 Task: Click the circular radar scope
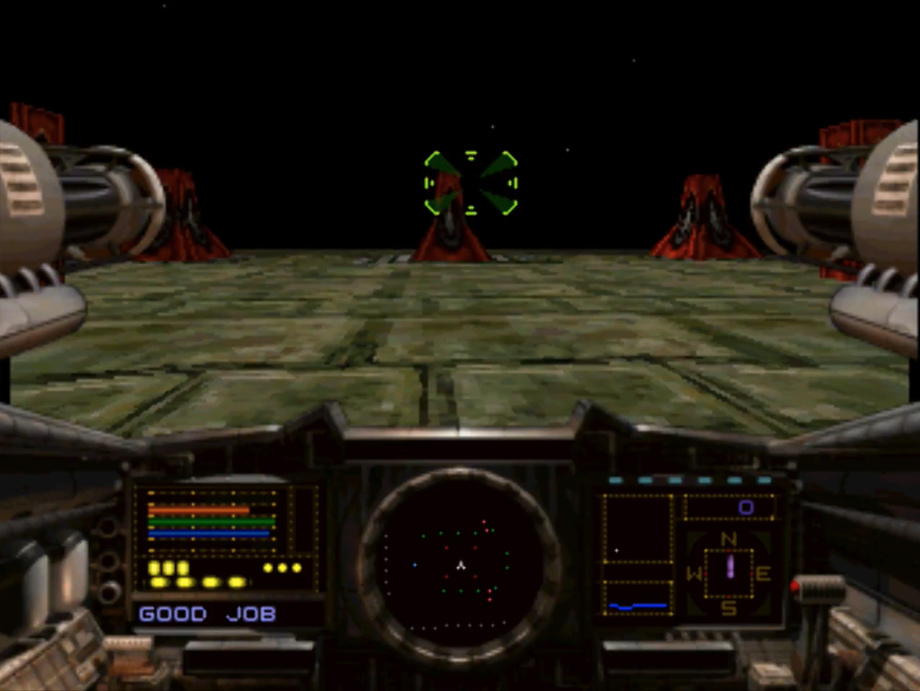coord(459,565)
